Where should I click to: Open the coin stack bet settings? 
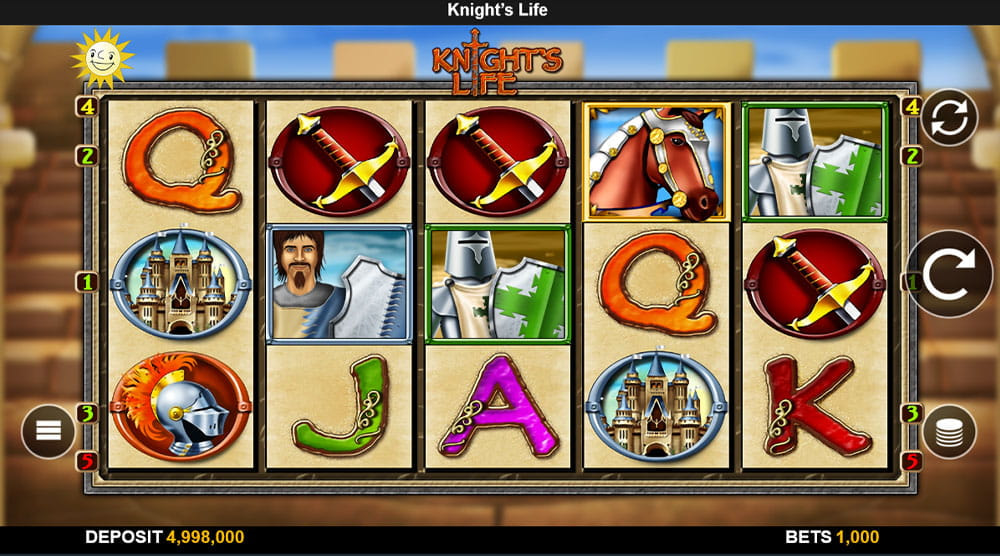click(949, 431)
